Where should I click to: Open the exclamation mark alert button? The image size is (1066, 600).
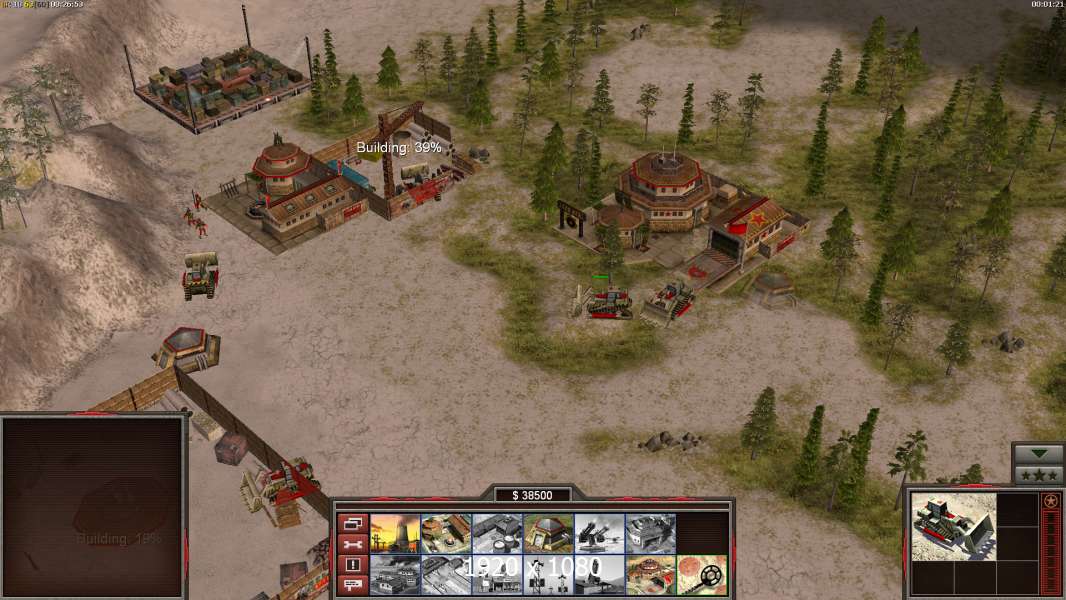point(352,565)
